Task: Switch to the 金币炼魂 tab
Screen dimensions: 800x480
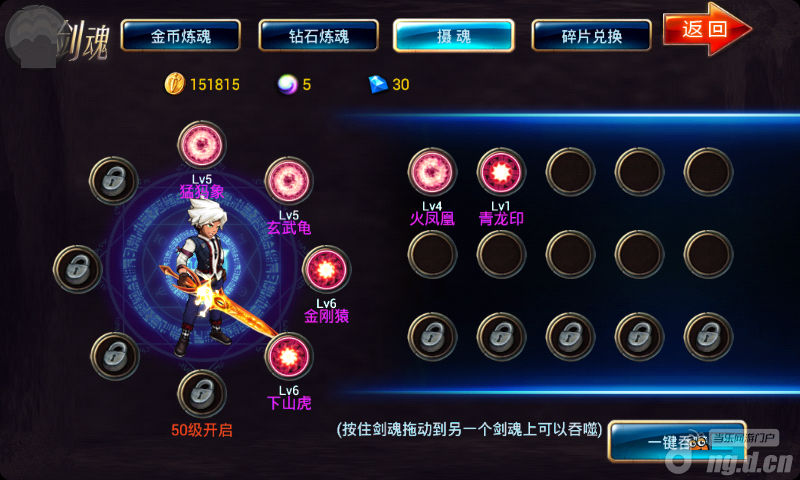Action: (181, 36)
